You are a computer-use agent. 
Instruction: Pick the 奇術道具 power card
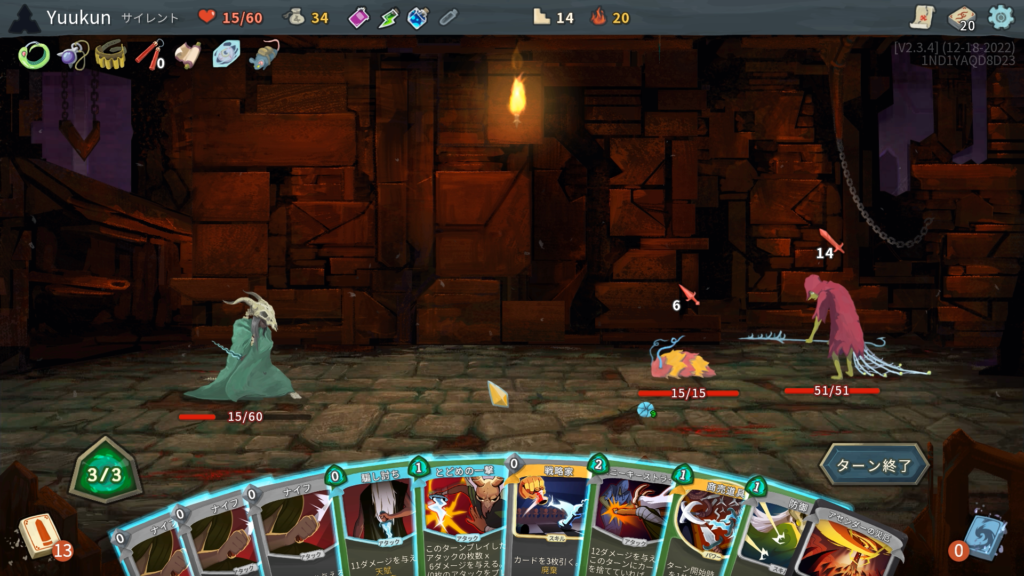[708, 530]
